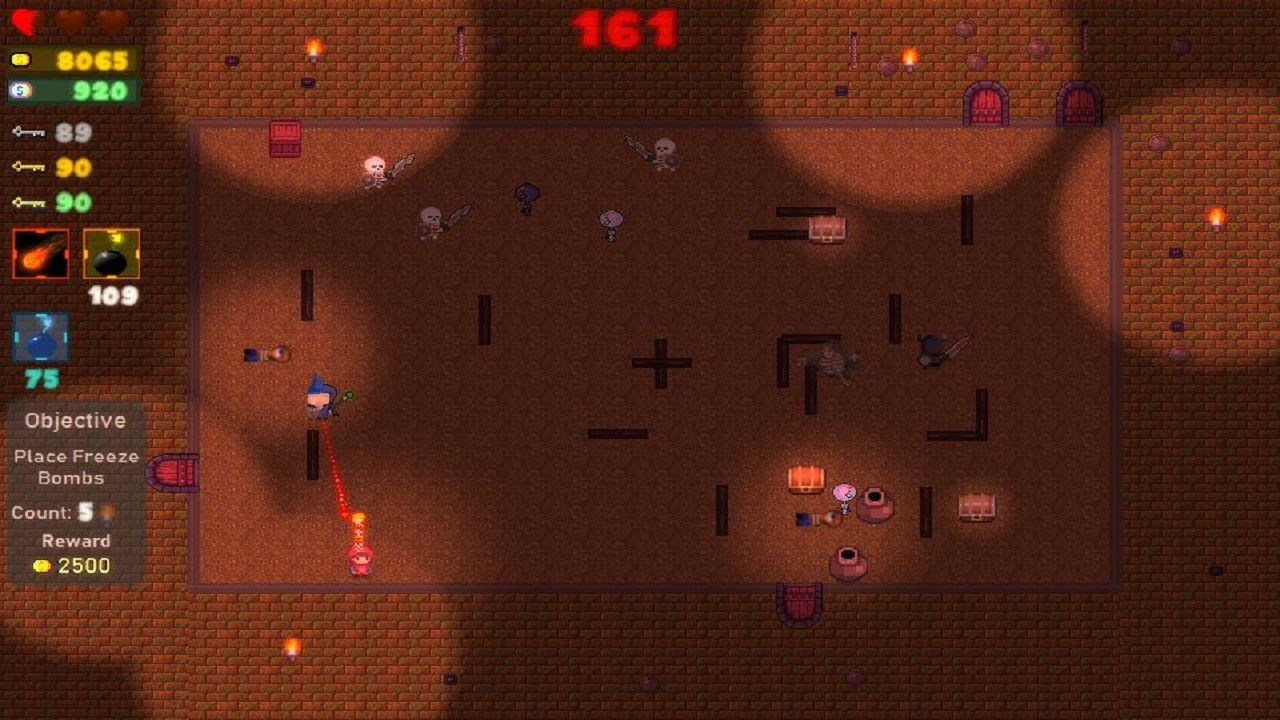This screenshot has width=1280, height=720.
Task: Click the red door at top right
Action: (985, 103)
